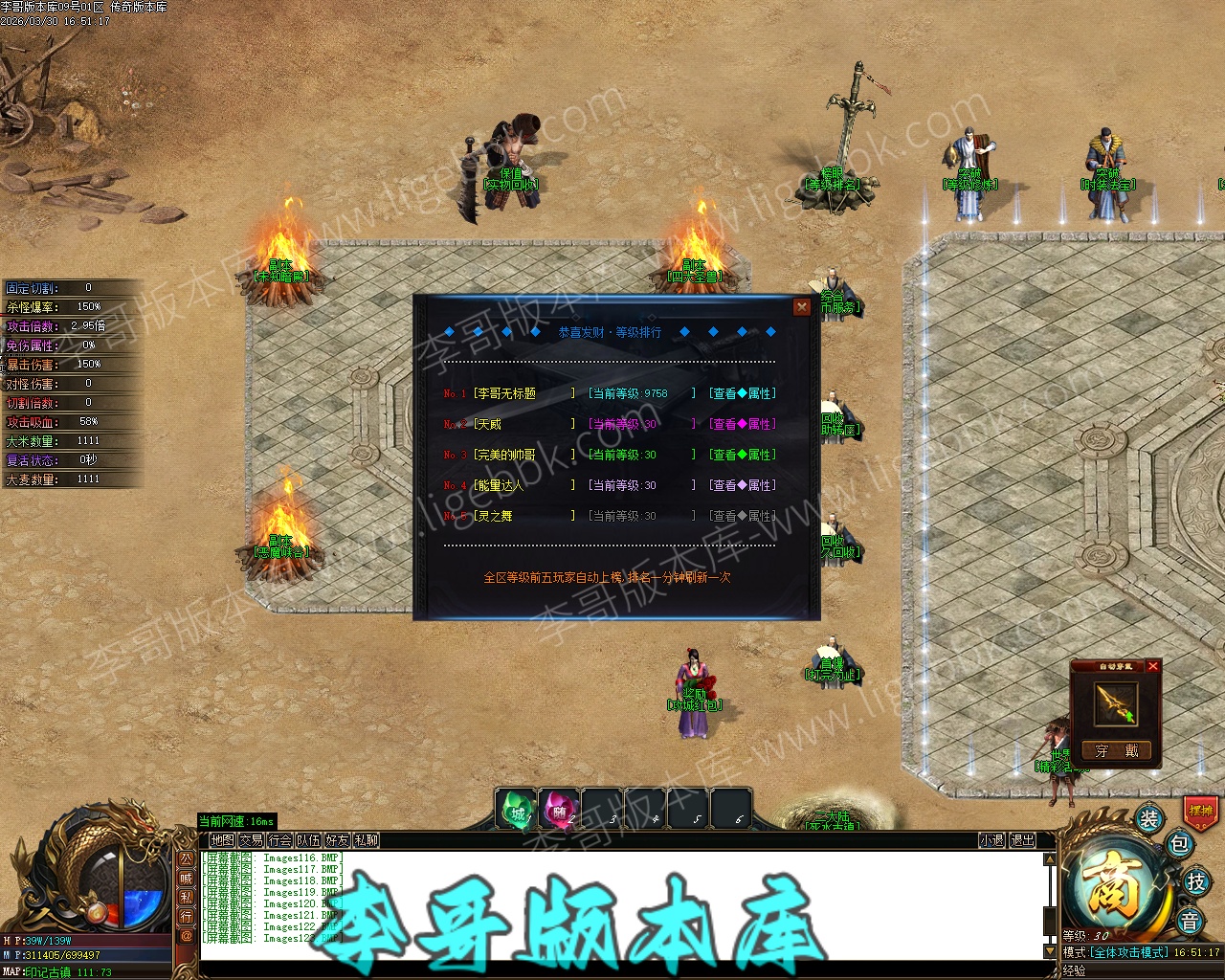Close the auto-equip popup
Image resolution: width=1225 pixels, height=980 pixels.
[1153, 666]
